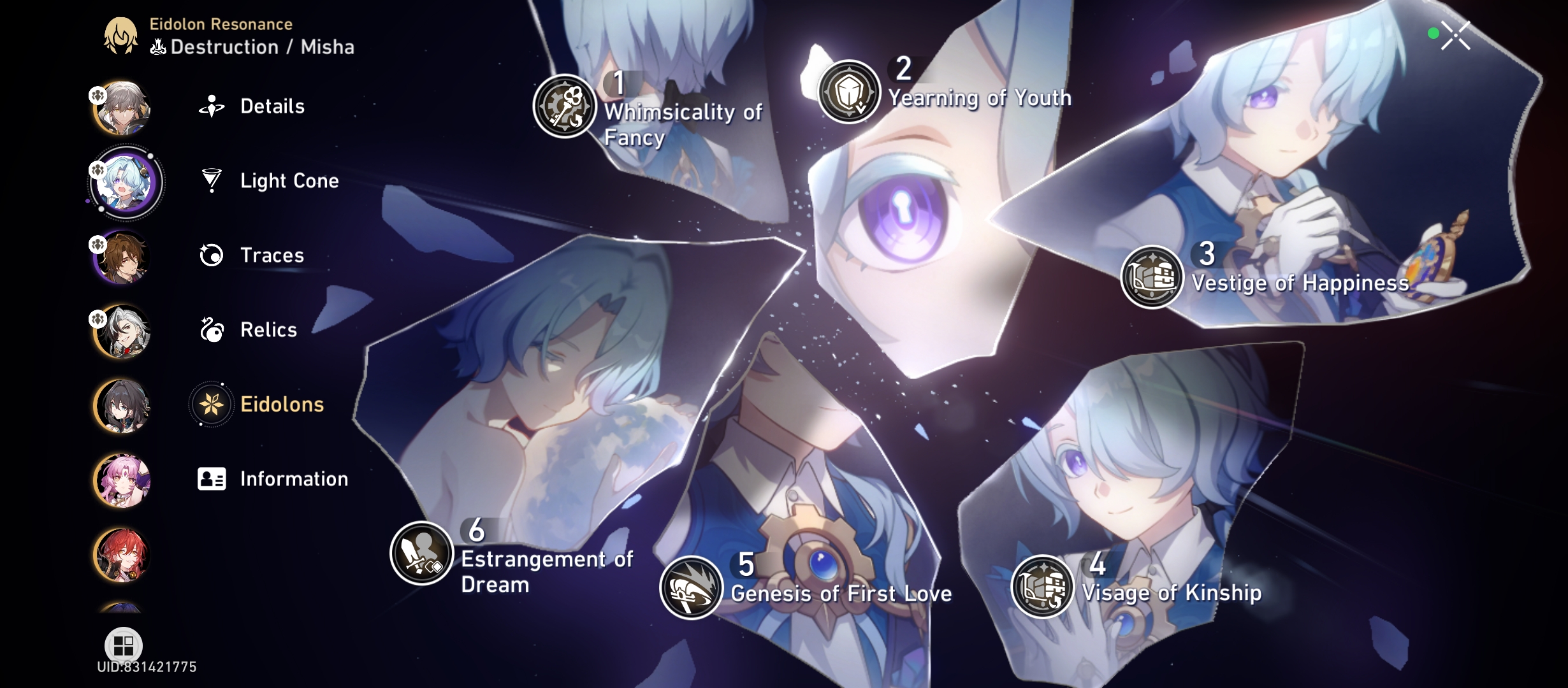Select Eidolon 2 Yearning of Youth
The image size is (1568, 688).
850,90
